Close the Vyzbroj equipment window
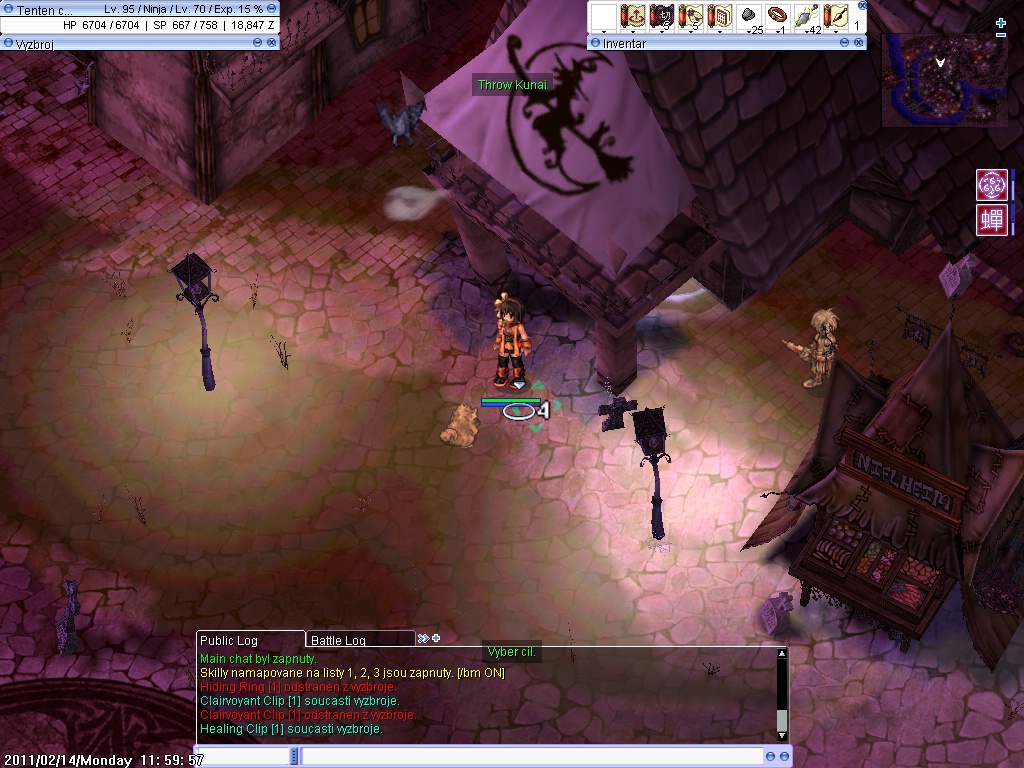1024x768 pixels. click(272, 43)
